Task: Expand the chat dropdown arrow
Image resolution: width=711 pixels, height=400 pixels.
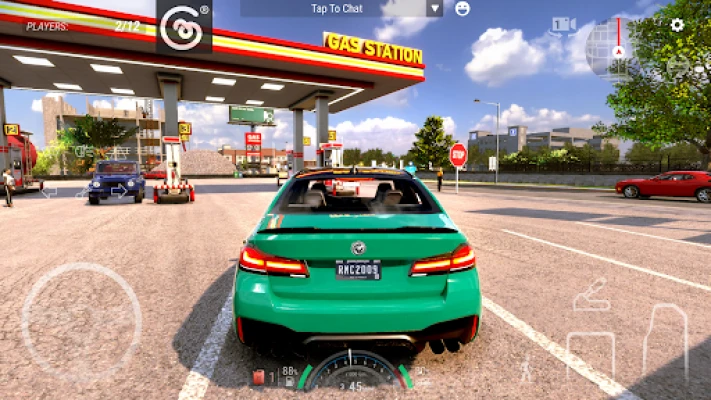Action: (434, 8)
